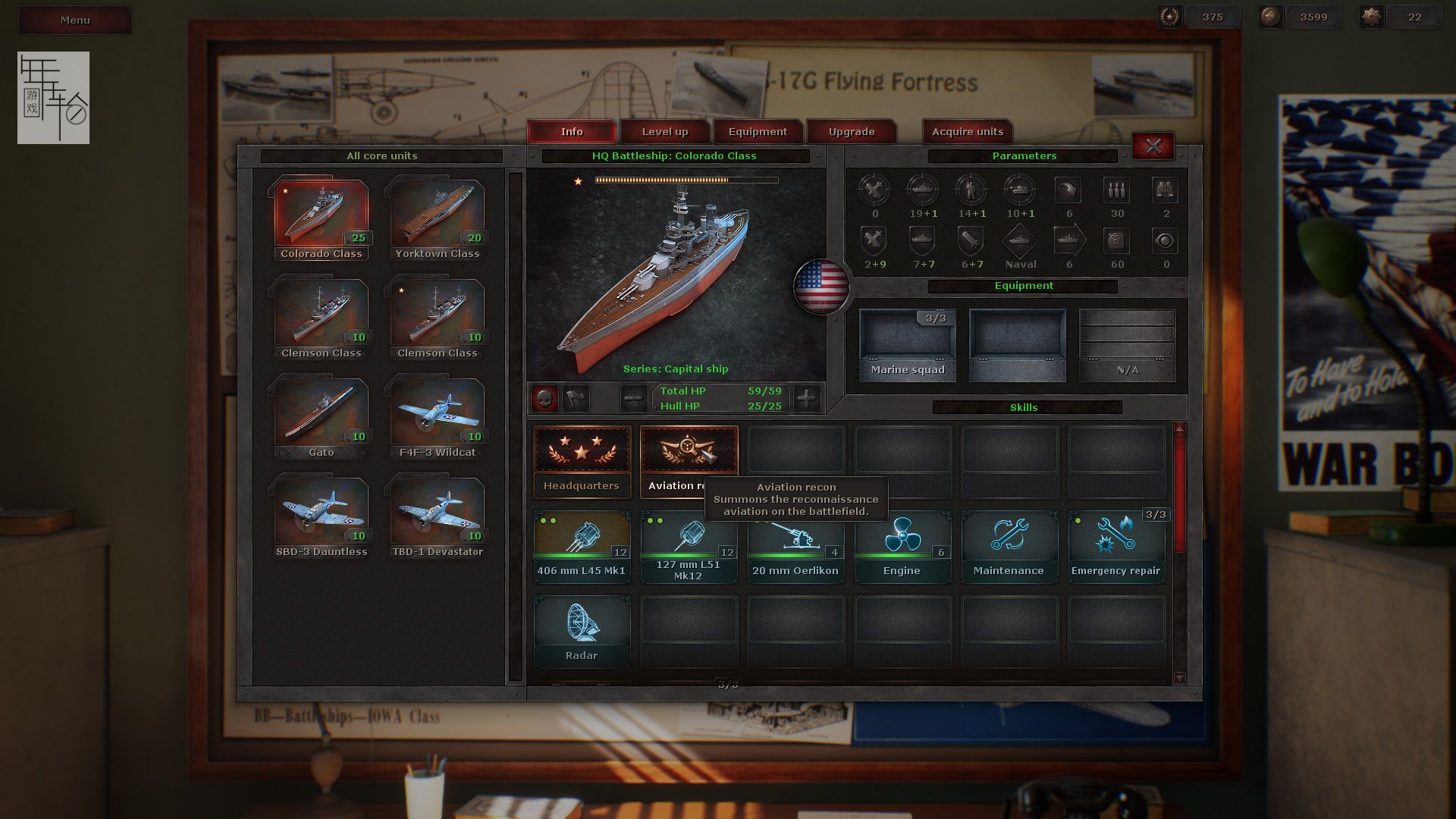
Task: Open the Acquire units tab
Action: coord(967,132)
